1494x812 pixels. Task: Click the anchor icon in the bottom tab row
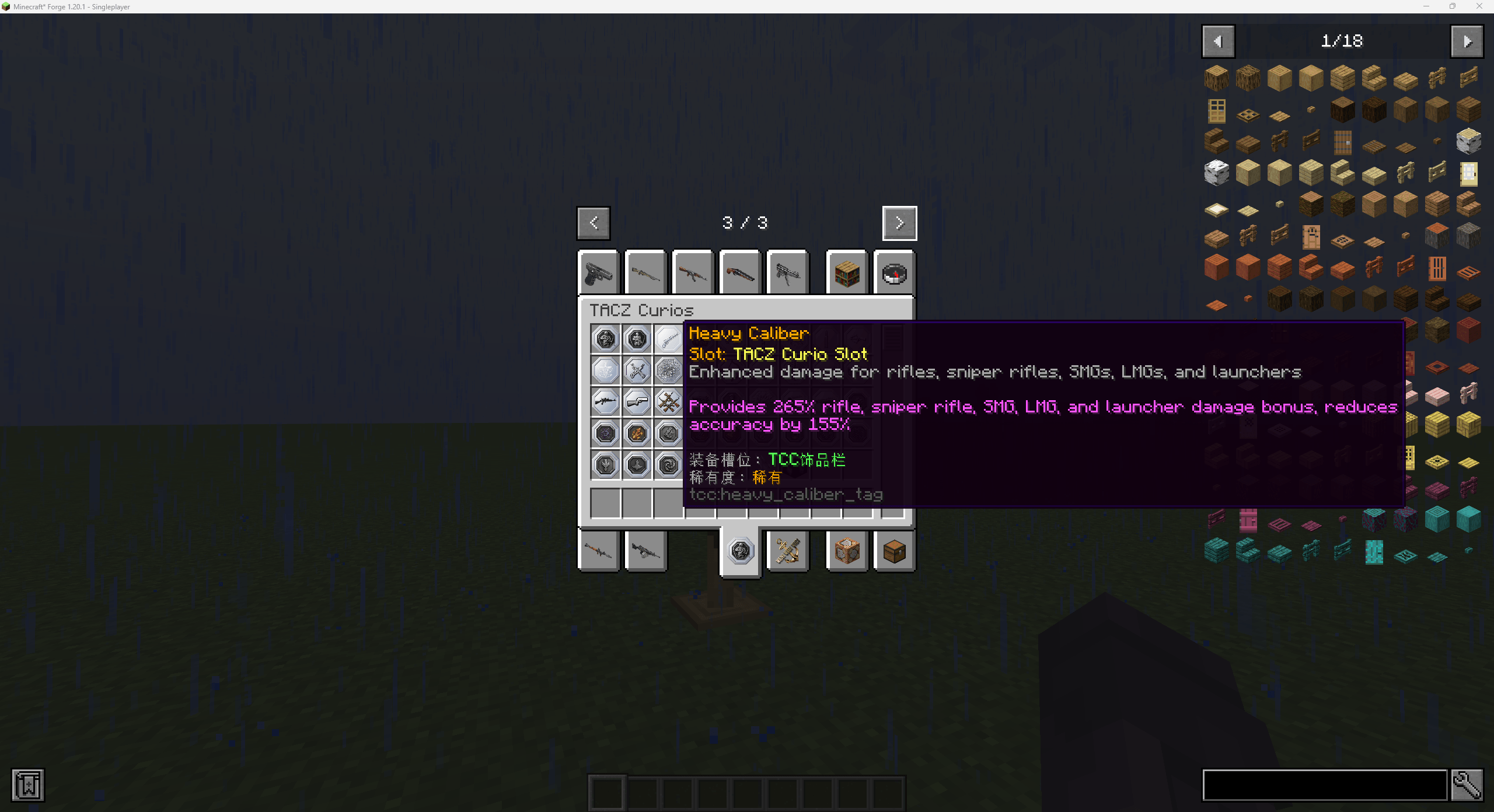(x=787, y=551)
